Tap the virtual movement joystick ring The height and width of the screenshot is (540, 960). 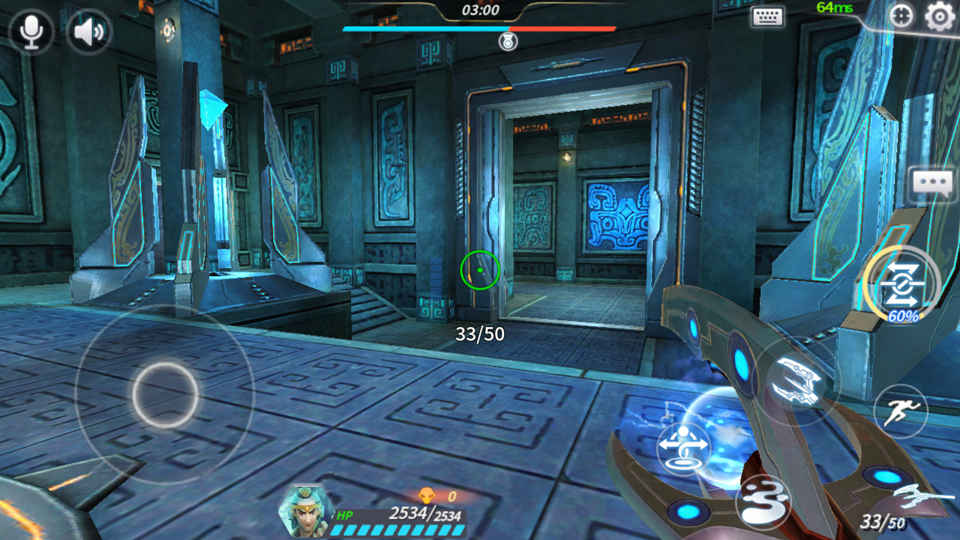tap(164, 393)
